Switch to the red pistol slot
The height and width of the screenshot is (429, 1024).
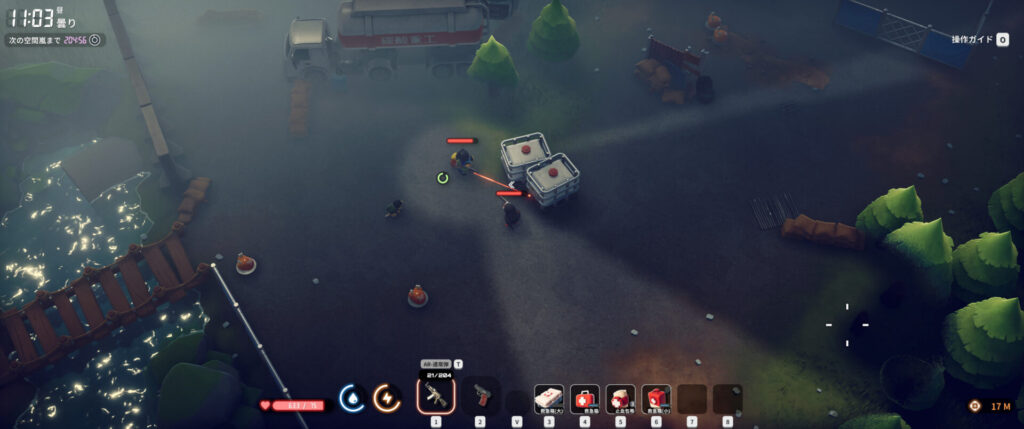(x=480, y=397)
